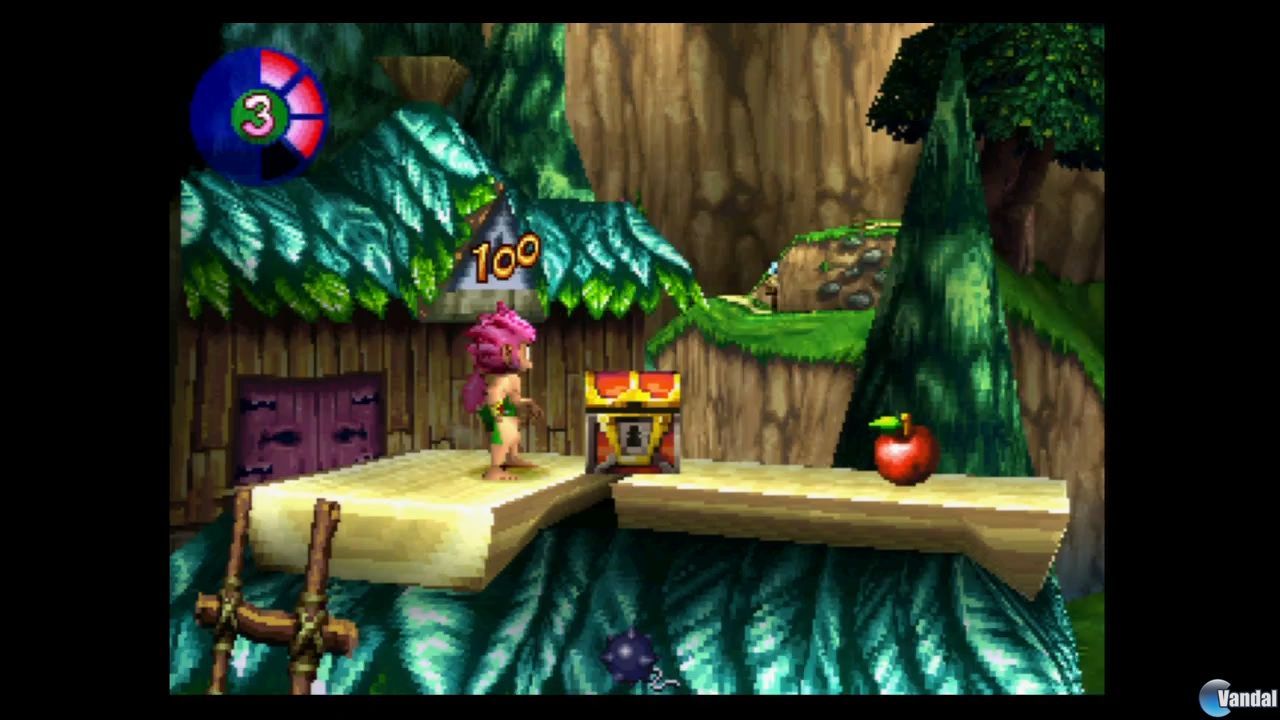This screenshot has width=1280, height=720.
Task: Grab the red apple on the platform
Action: (x=905, y=455)
